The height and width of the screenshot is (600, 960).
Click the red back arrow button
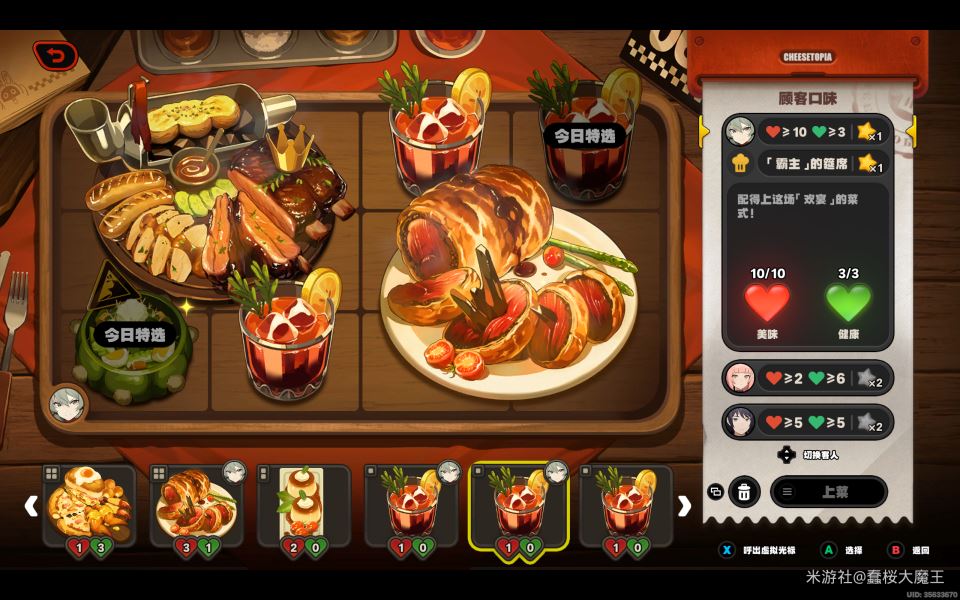[x=55, y=55]
